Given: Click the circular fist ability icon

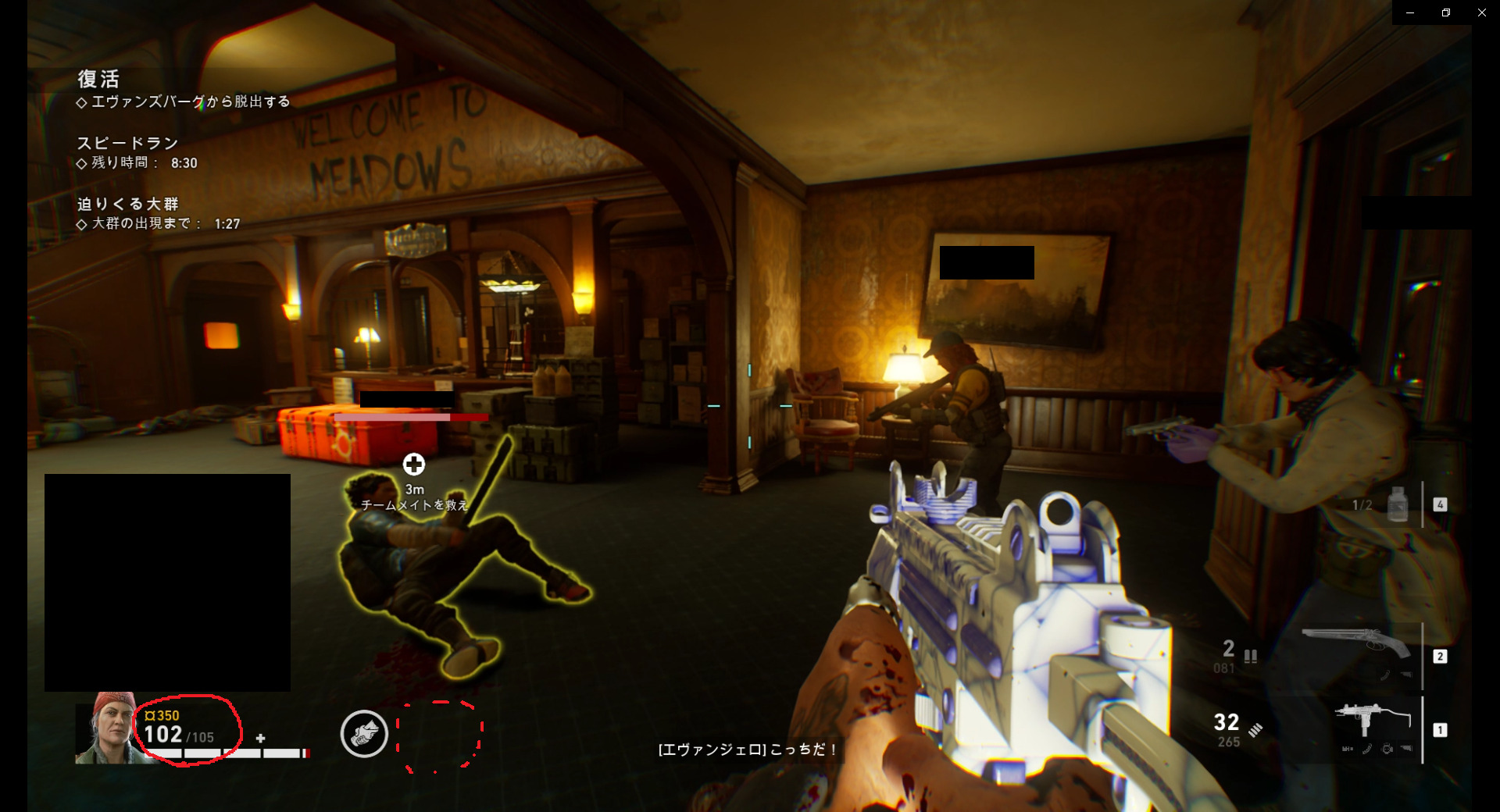Looking at the screenshot, I should [x=364, y=734].
